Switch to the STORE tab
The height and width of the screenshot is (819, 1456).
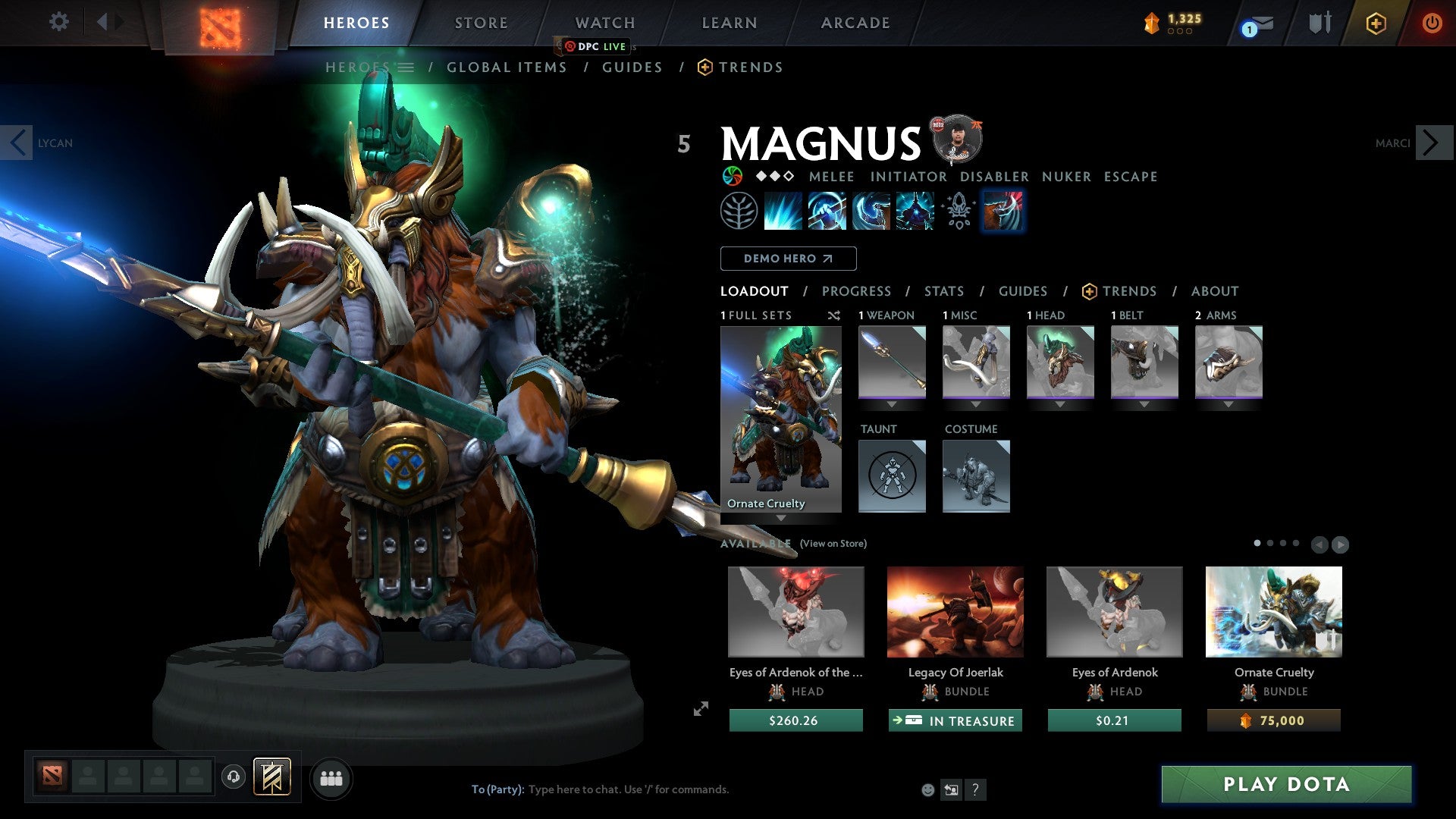click(x=481, y=22)
